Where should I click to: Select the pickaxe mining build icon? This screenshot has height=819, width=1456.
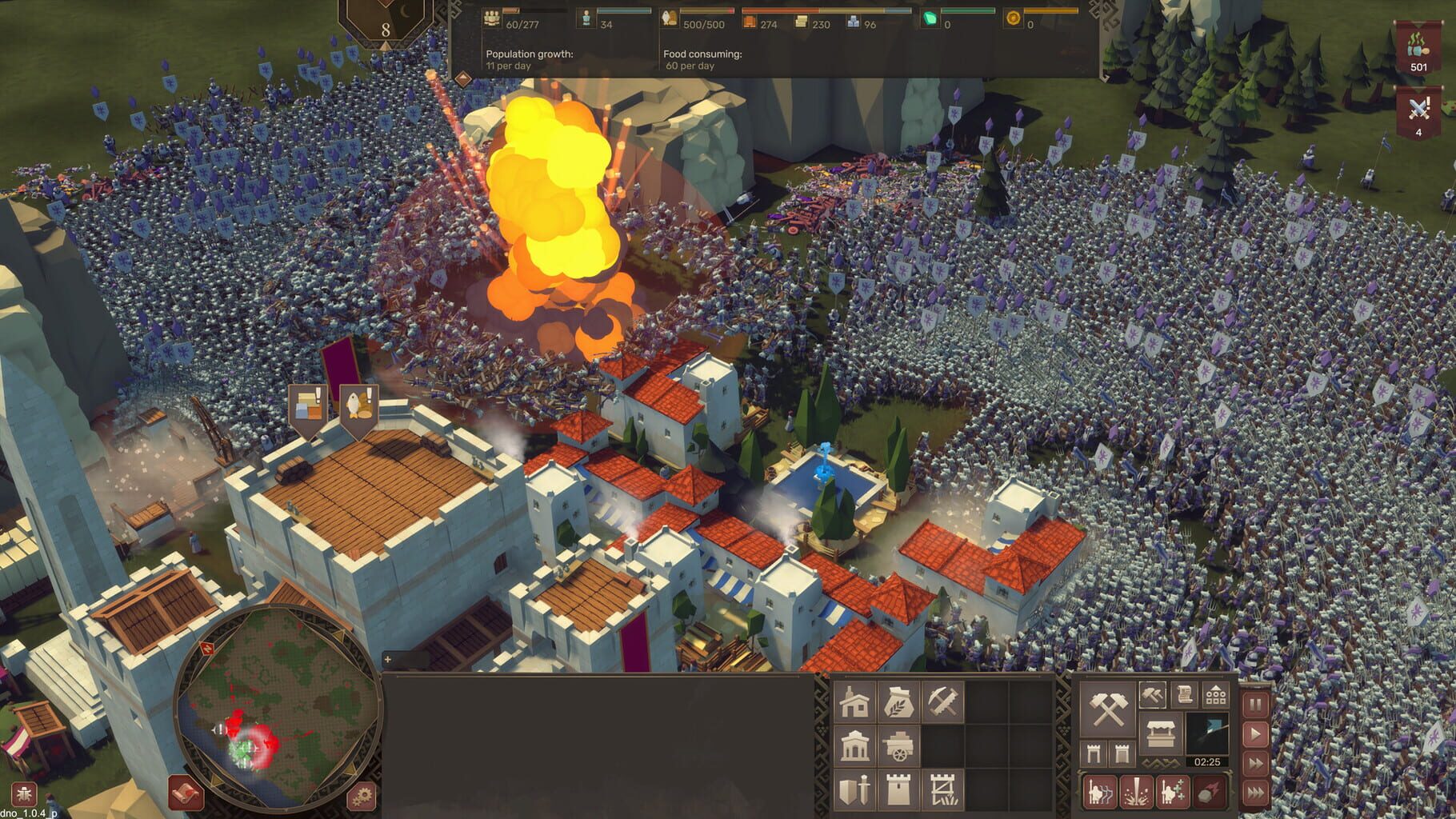click(x=942, y=701)
